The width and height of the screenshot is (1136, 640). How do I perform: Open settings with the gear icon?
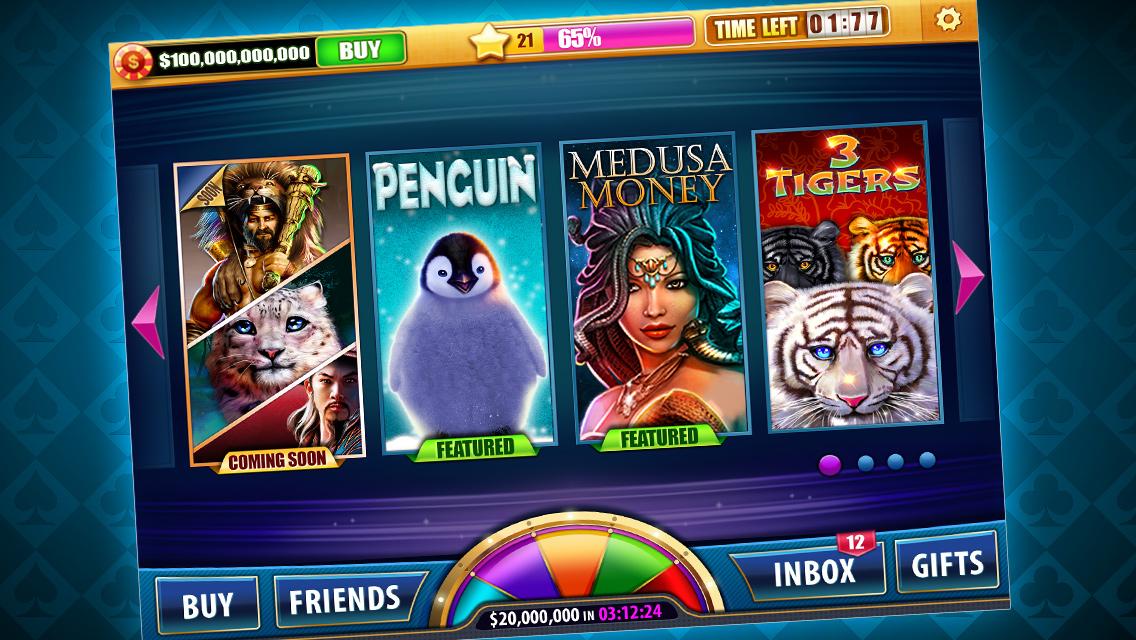click(x=946, y=19)
